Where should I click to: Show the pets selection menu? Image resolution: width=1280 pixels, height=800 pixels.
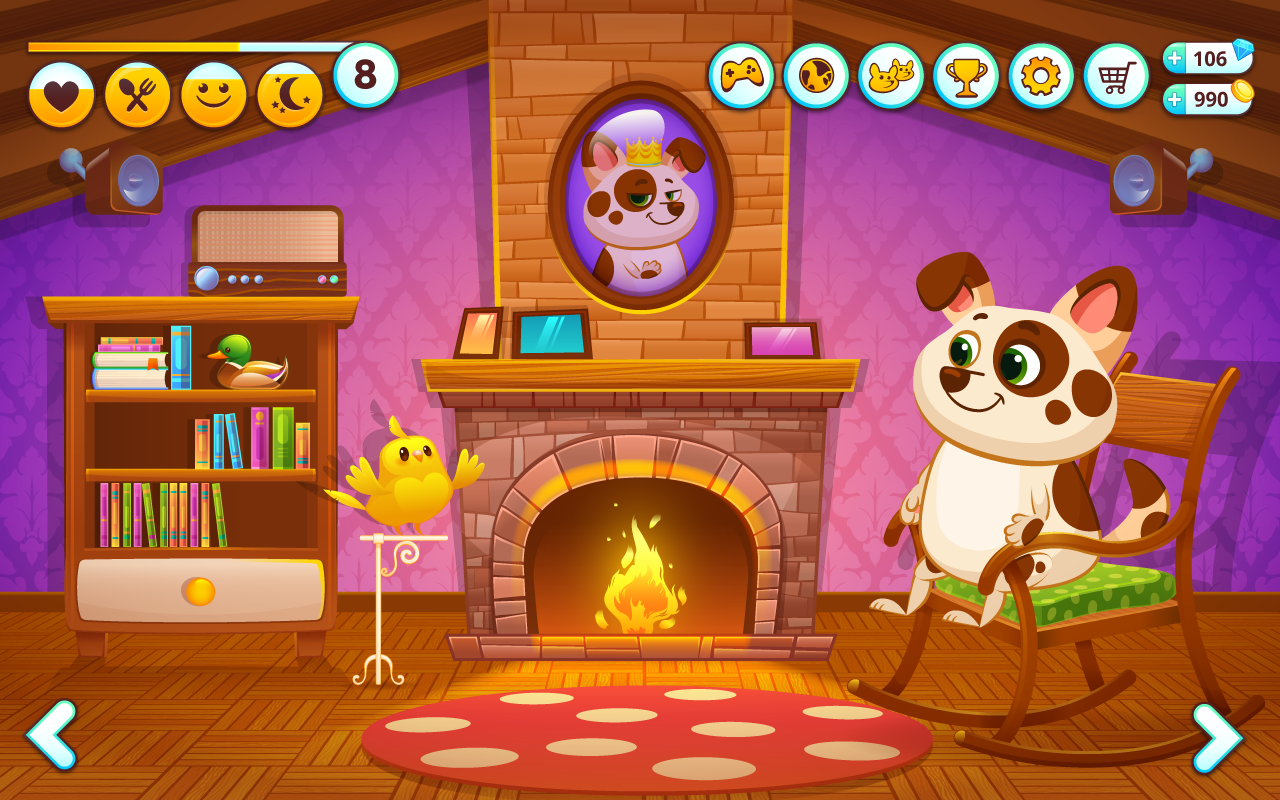click(891, 76)
